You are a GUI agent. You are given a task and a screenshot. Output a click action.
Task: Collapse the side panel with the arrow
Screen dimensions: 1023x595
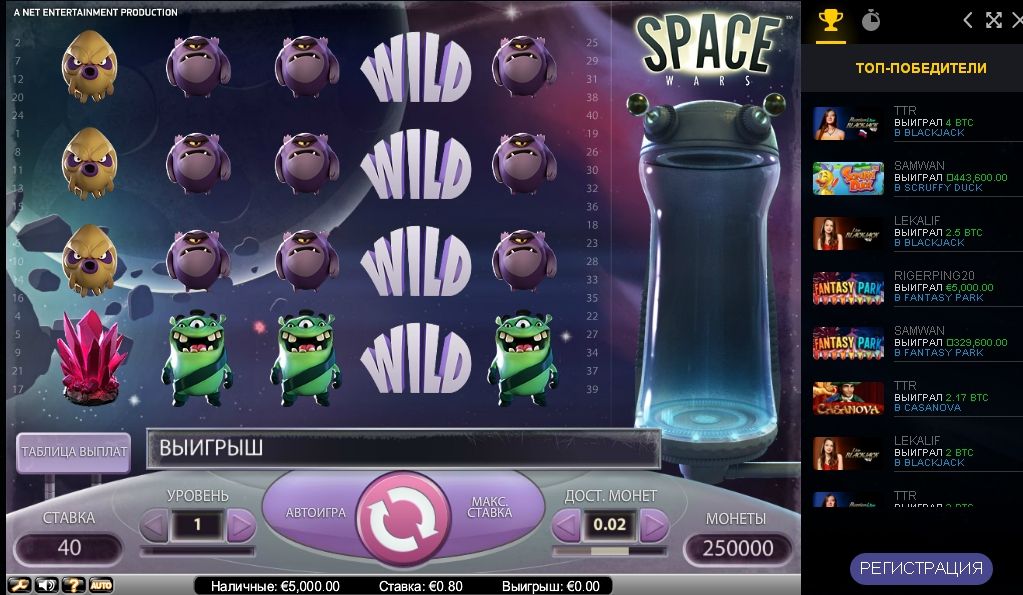pyautogui.click(x=967, y=20)
